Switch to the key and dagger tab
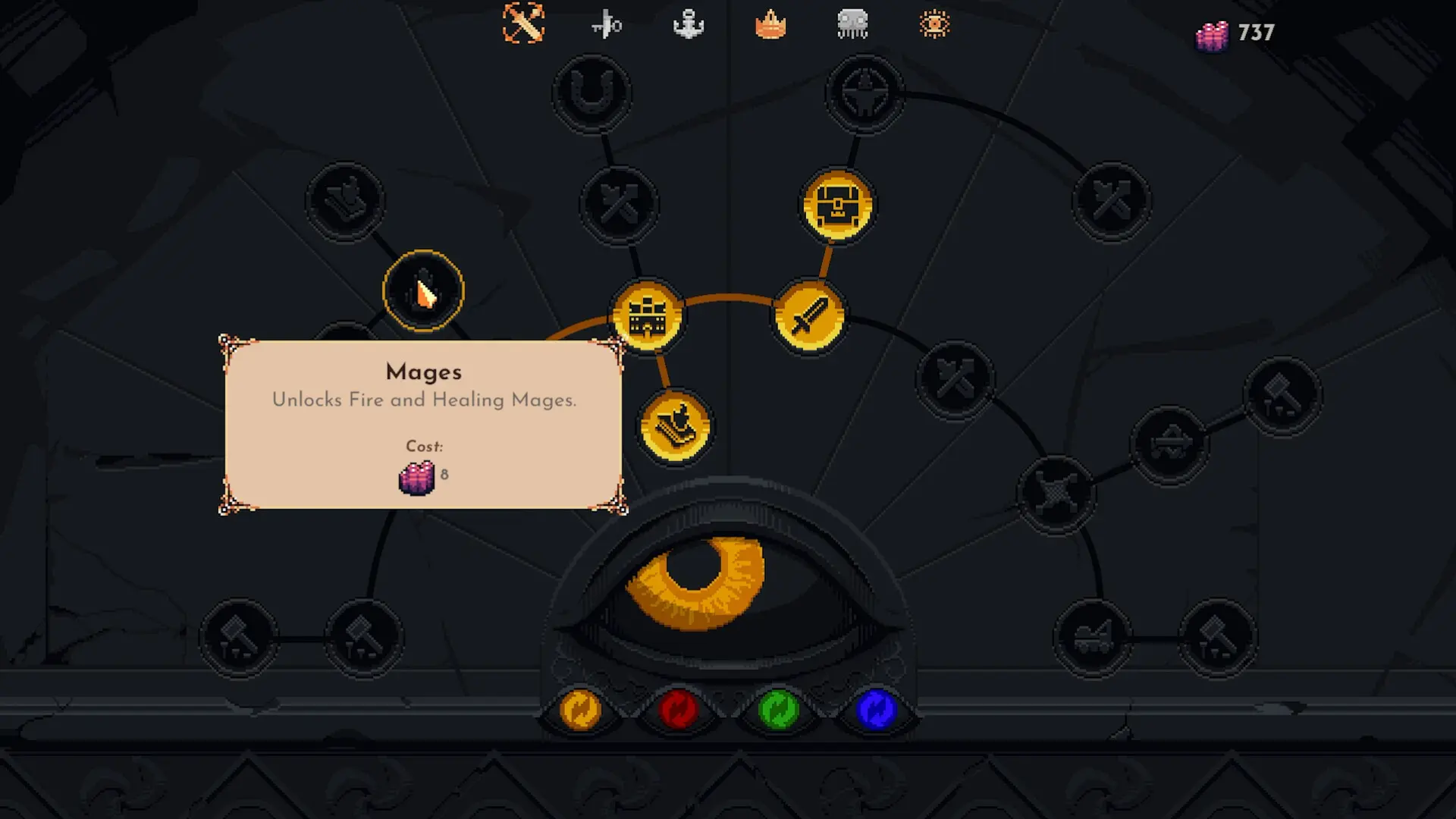The width and height of the screenshot is (1456, 819). tap(606, 26)
